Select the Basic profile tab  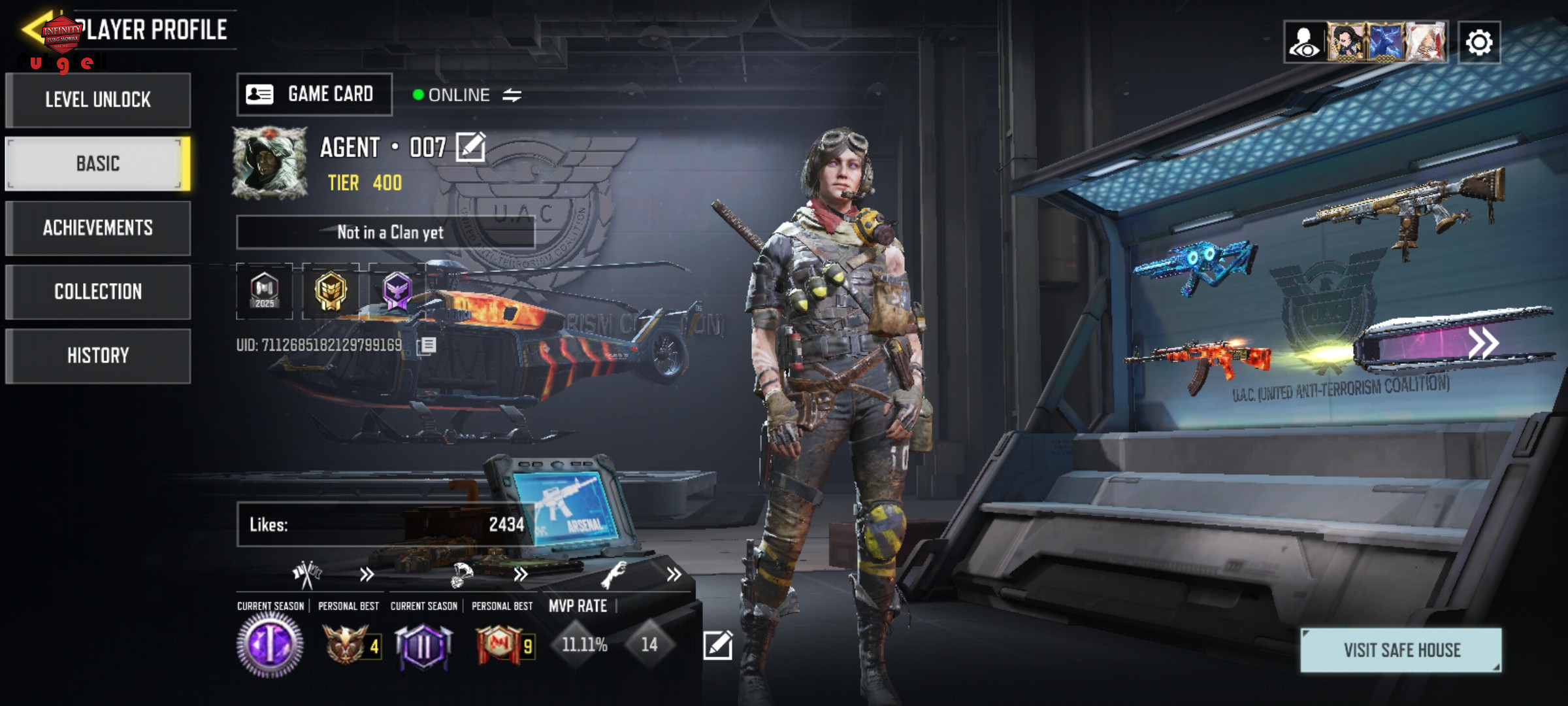98,163
